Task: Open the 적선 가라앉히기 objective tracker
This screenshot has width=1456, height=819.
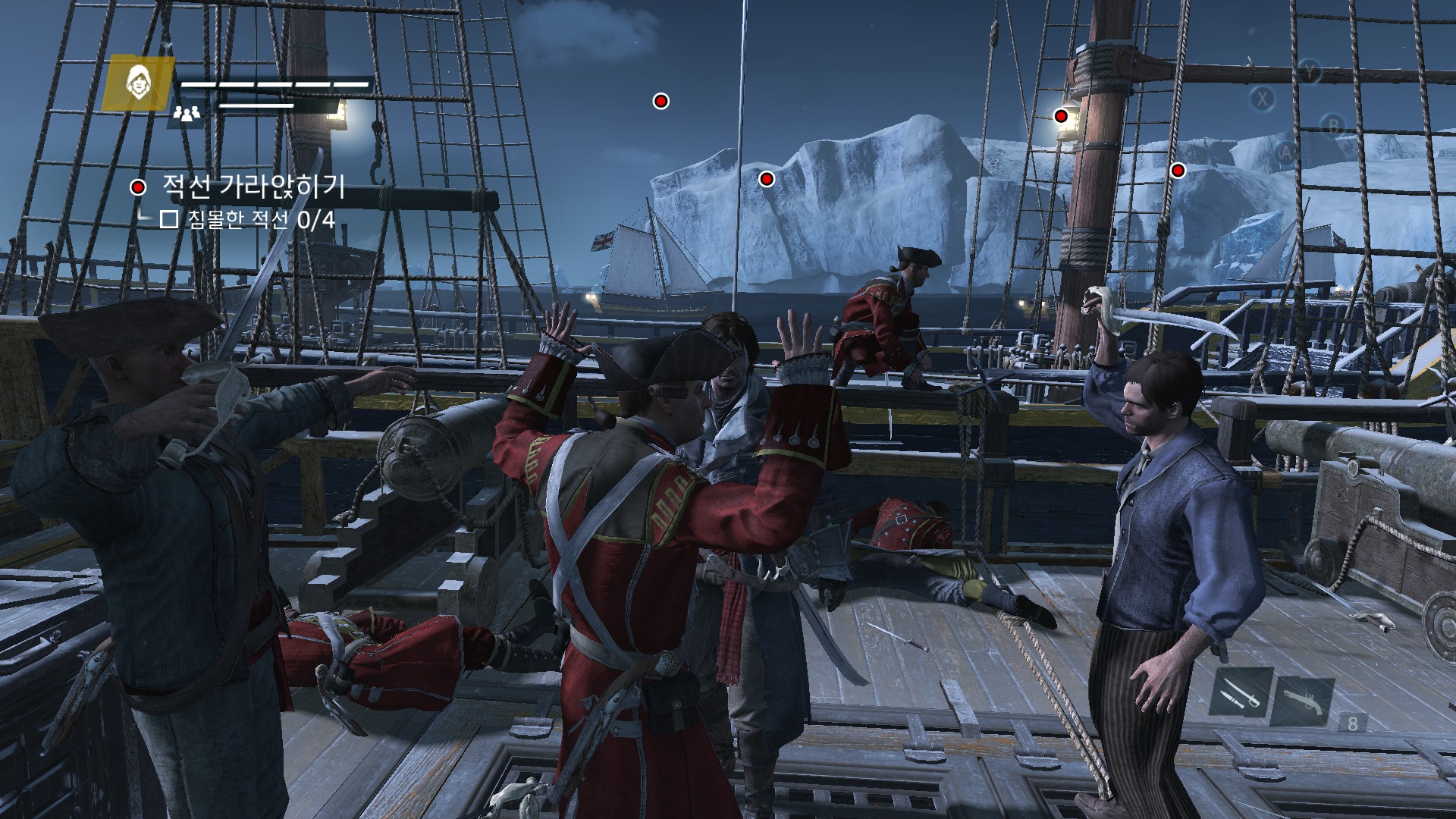Action: click(253, 187)
